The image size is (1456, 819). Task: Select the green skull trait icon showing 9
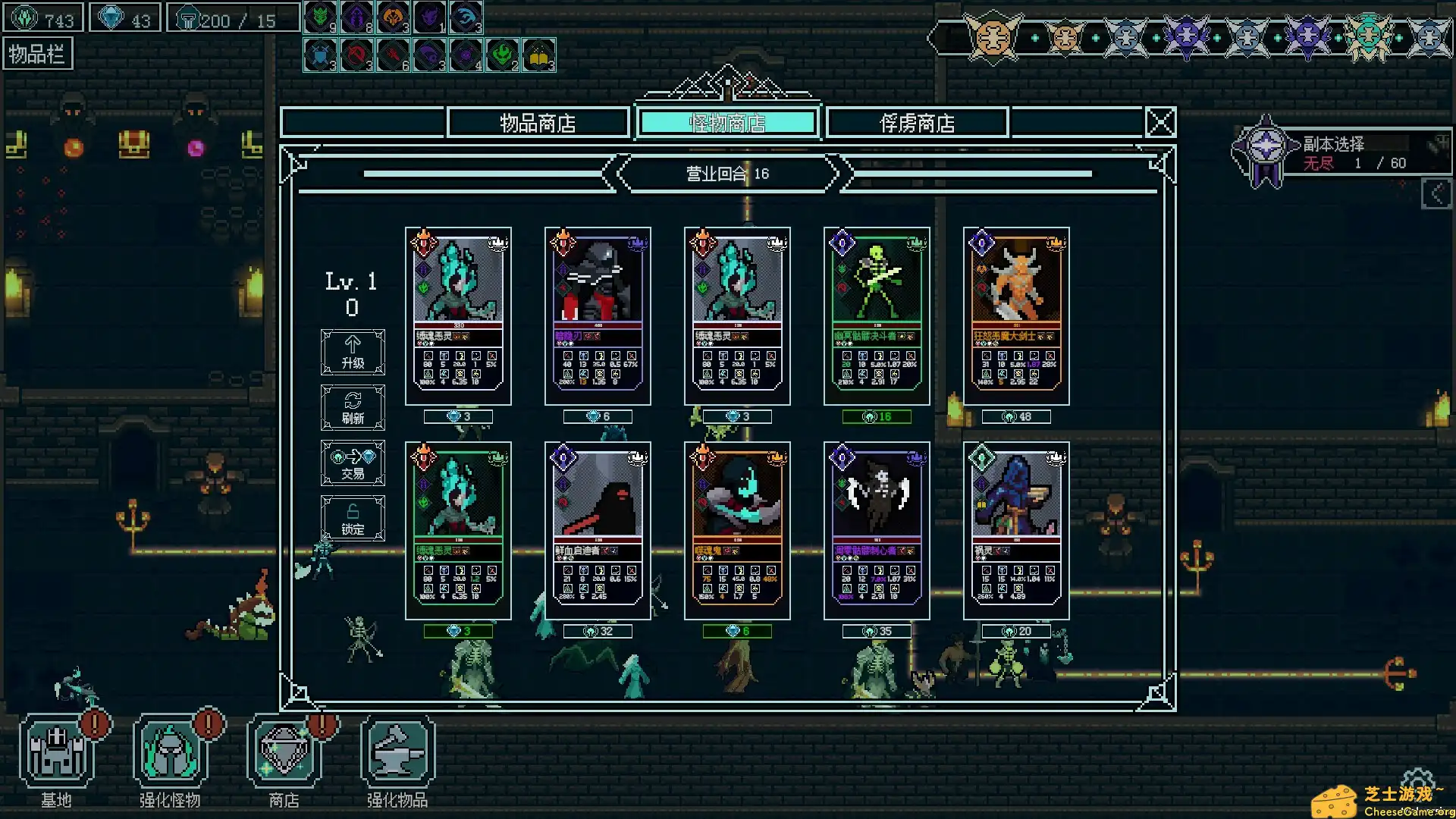[319, 16]
